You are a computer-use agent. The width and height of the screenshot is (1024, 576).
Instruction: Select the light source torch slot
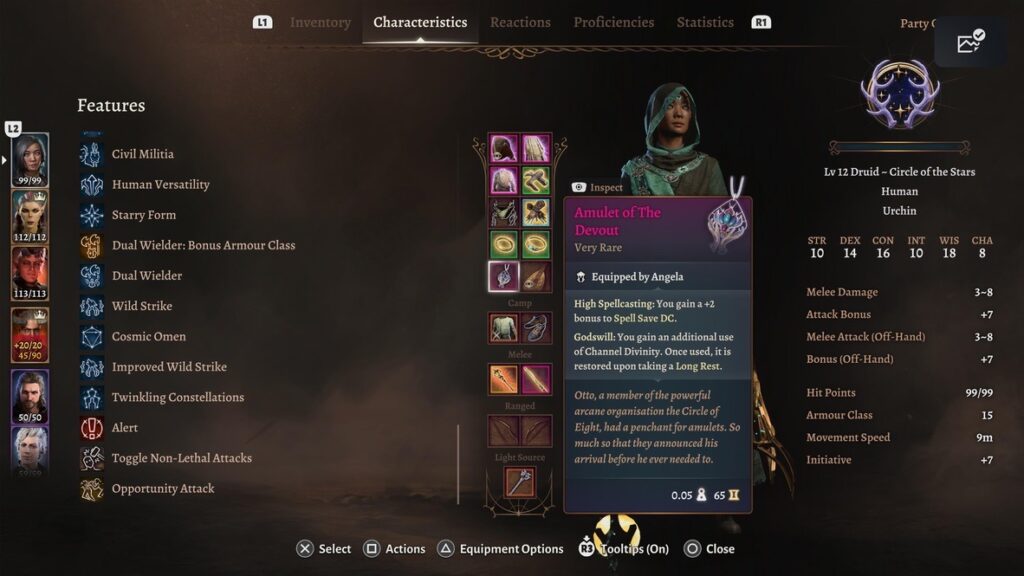(519, 482)
